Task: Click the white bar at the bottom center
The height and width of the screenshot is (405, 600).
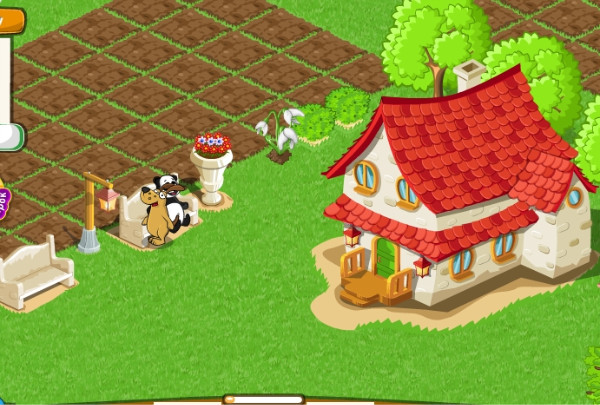Action: [263, 400]
